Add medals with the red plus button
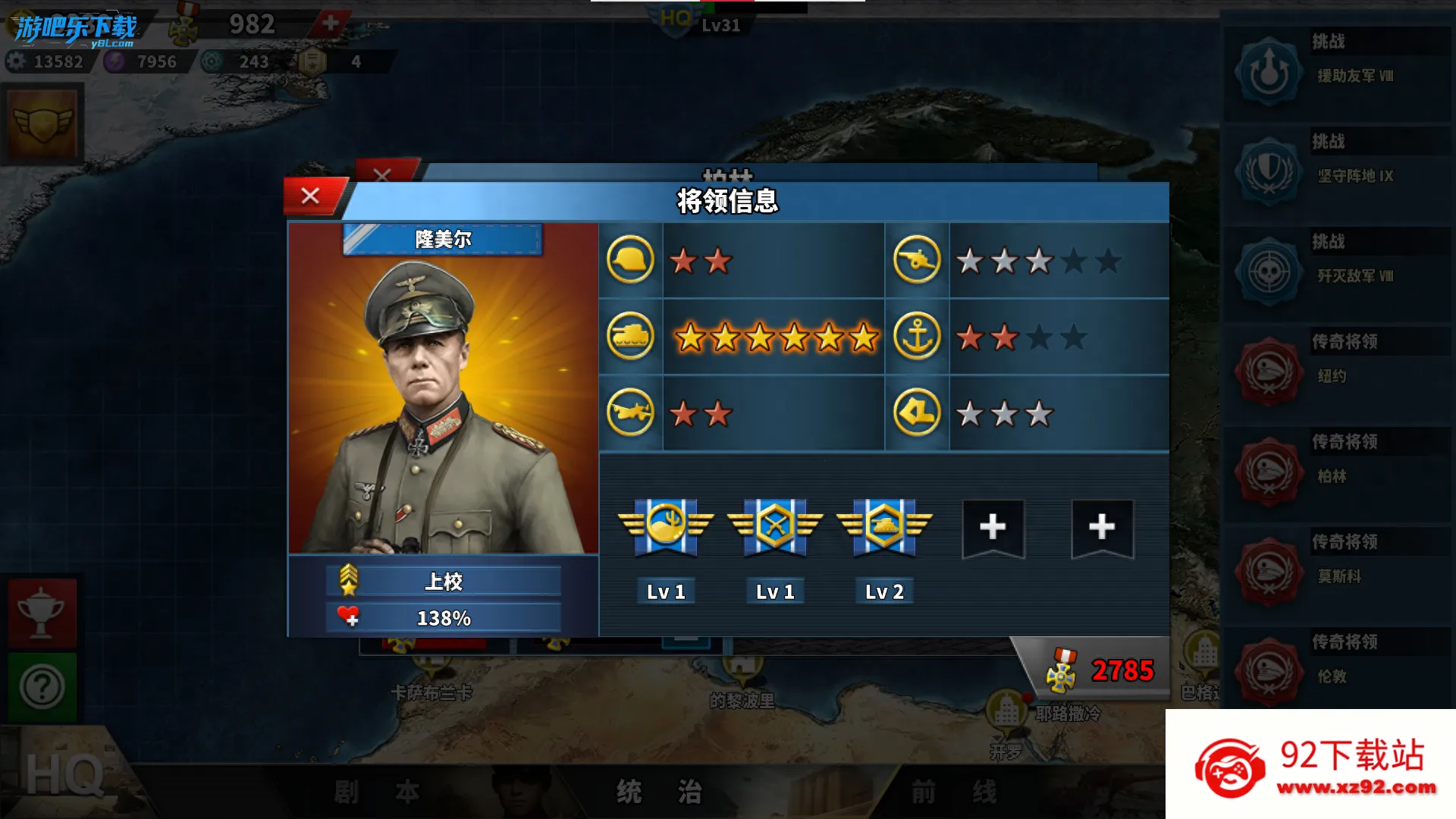The image size is (1456, 819). click(330, 23)
